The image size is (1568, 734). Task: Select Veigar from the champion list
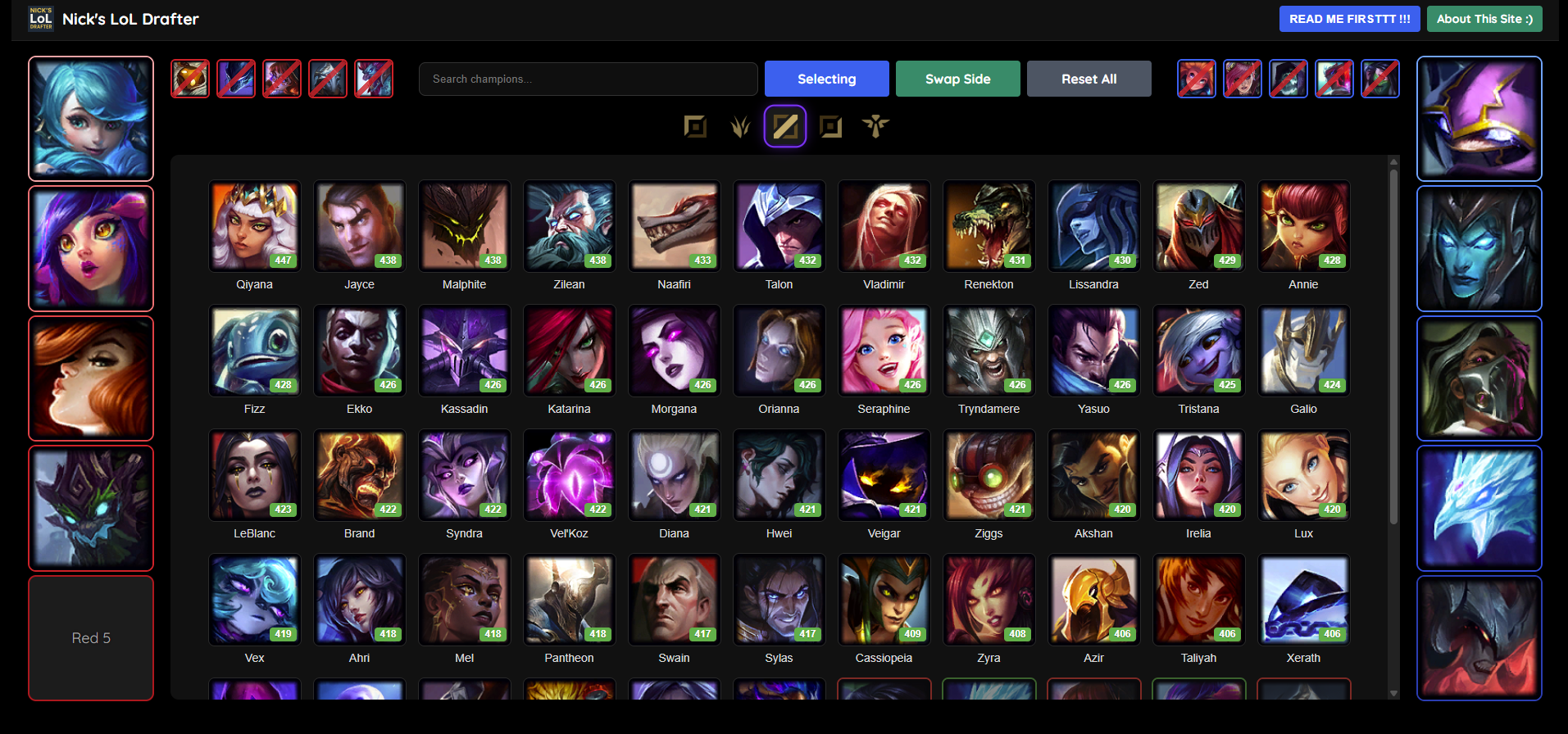click(x=884, y=475)
